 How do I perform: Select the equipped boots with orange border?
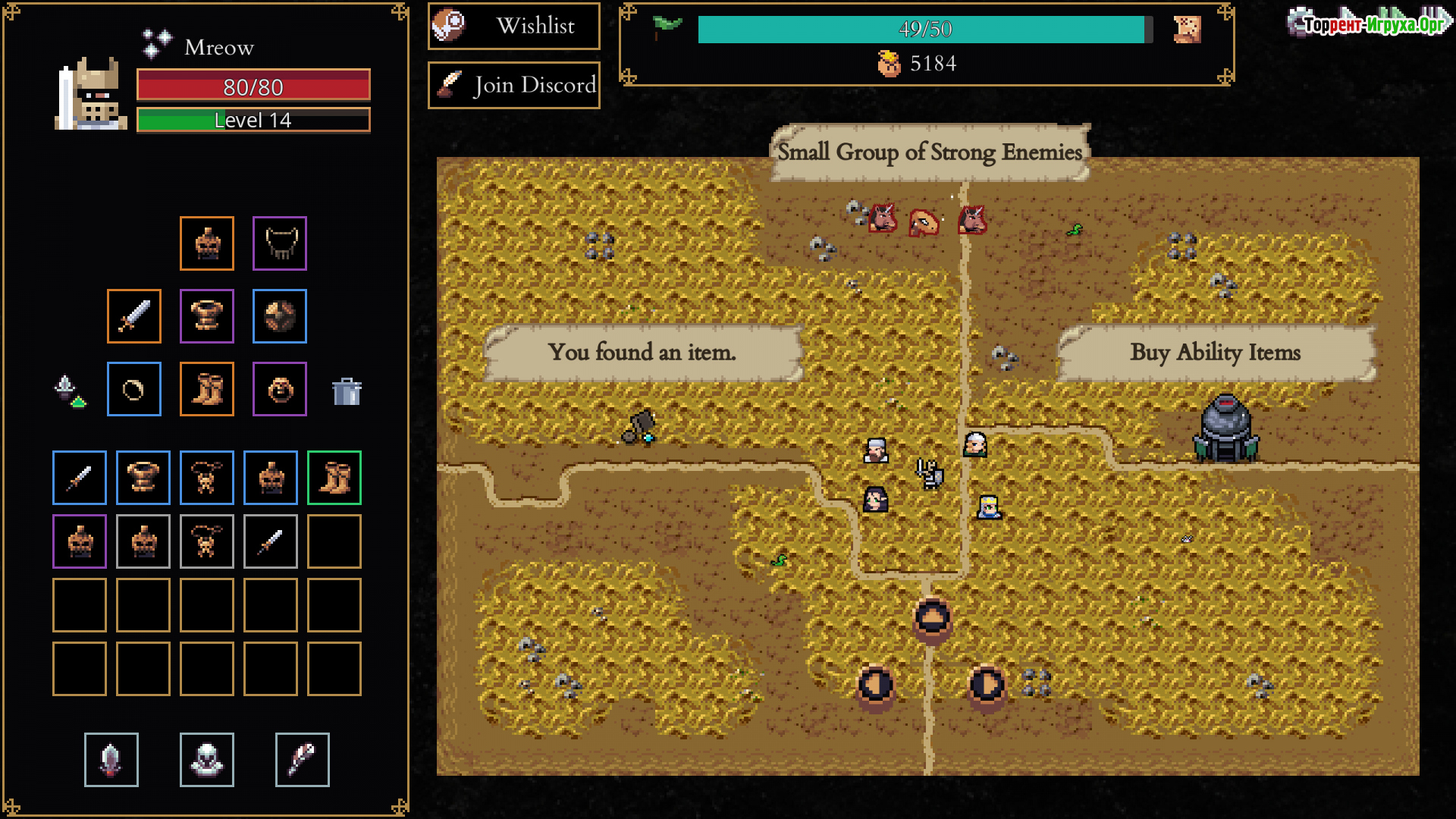click(207, 389)
